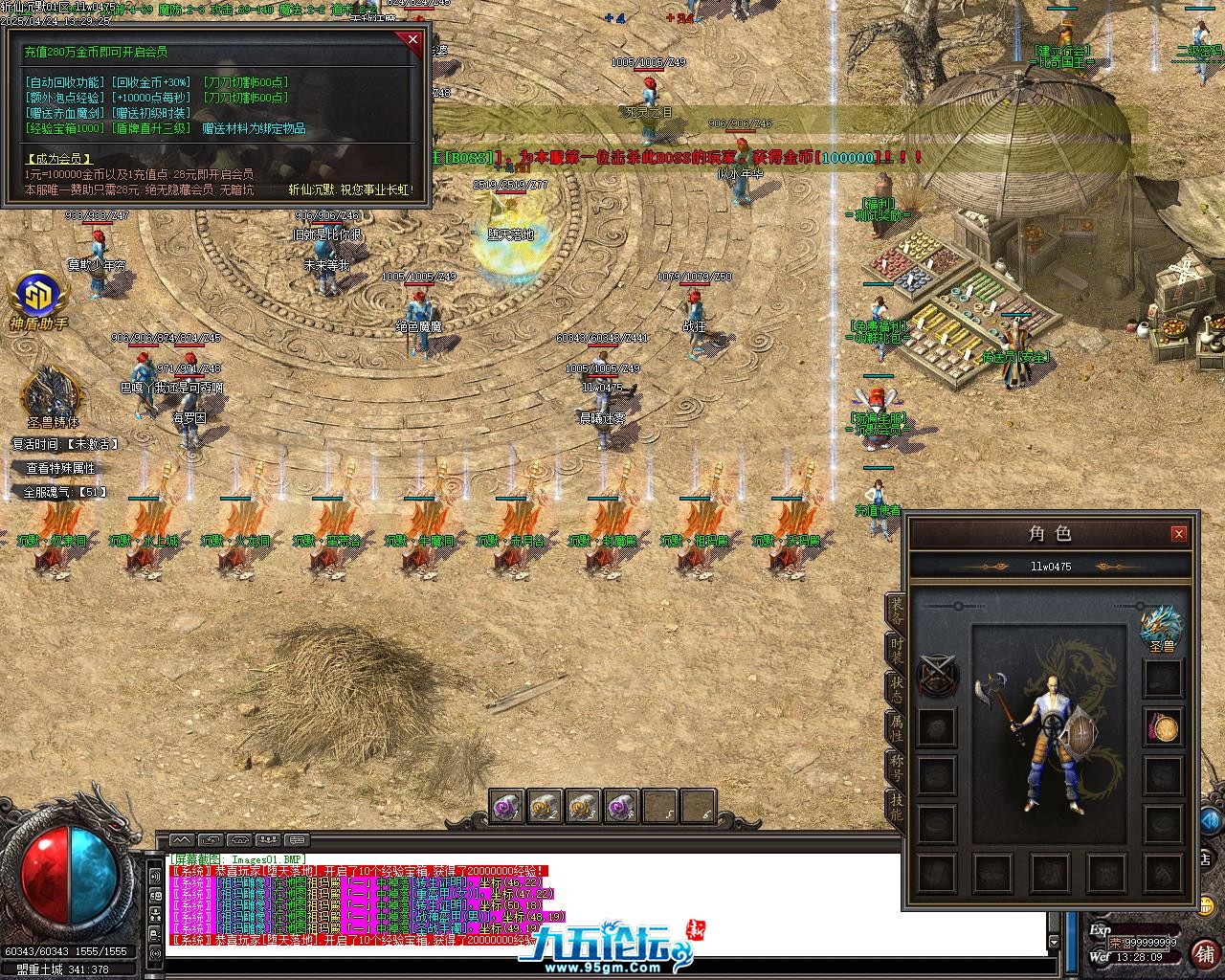Select the 称号 titles tab
The height and width of the screenshot is (980, 1225).
click(x=896, y=768)
